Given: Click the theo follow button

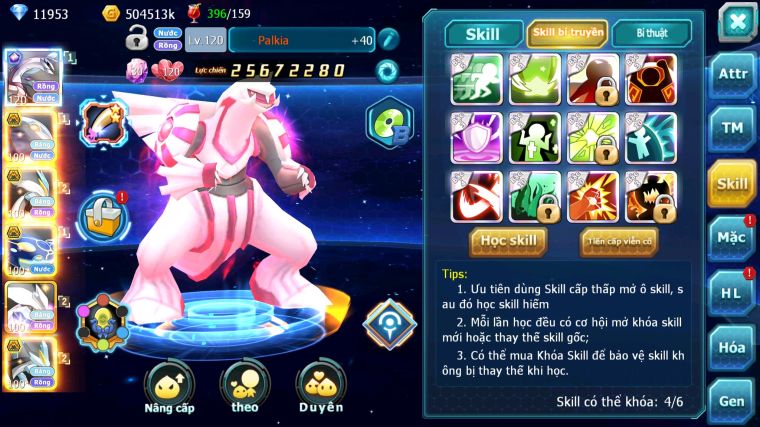Looking at the screenshot, I should pos(245,385).
